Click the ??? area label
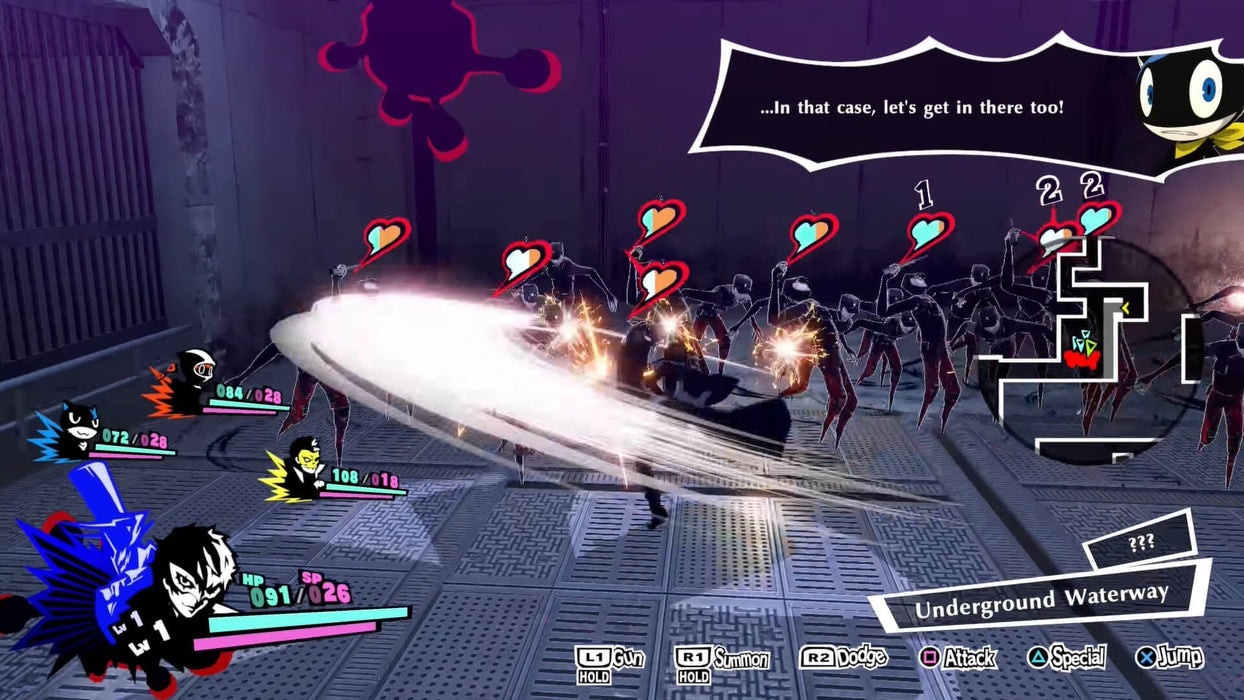The image size is (1244, 700). click(x=1140, y=542)
